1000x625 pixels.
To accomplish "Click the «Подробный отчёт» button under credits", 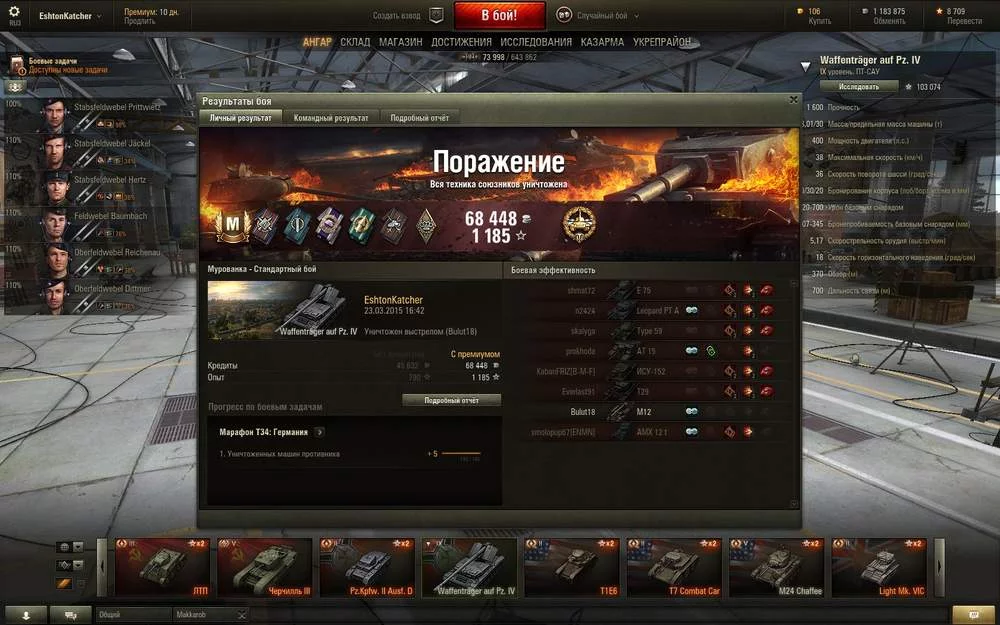I will 451,400.
